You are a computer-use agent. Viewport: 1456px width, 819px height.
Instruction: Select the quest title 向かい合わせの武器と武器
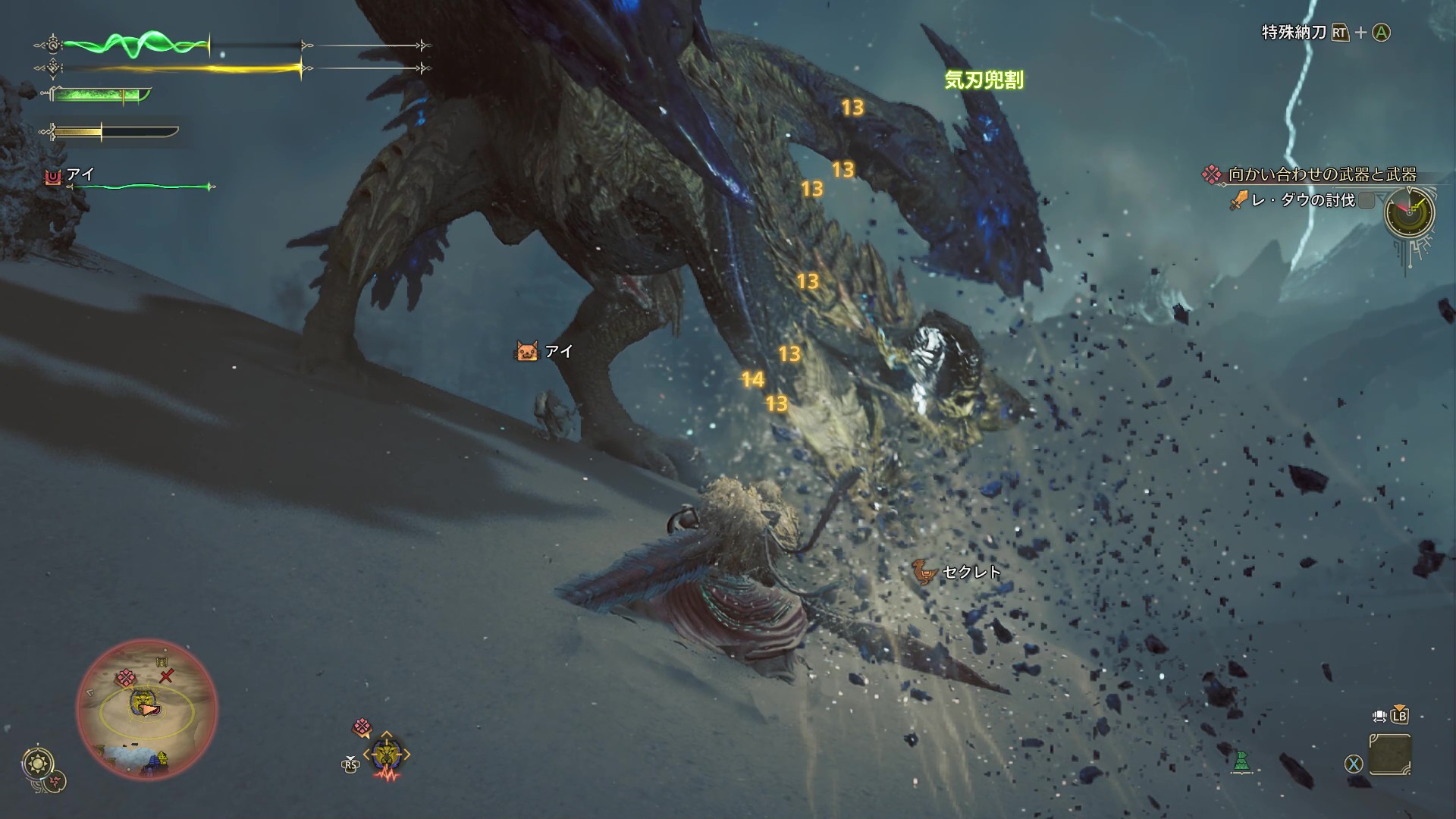click(x=1322, y=174)
